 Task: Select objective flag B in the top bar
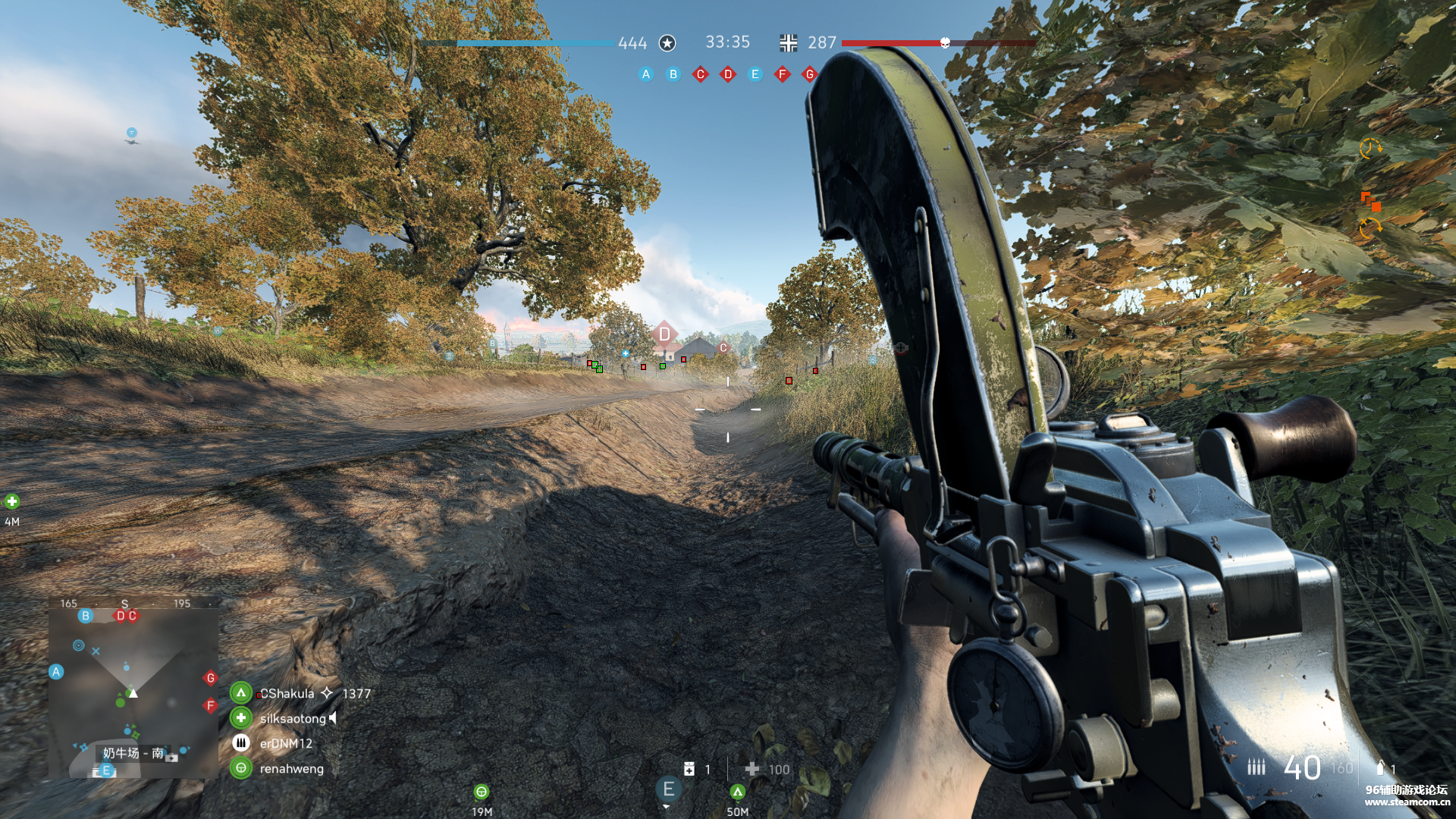click(673, 74)
